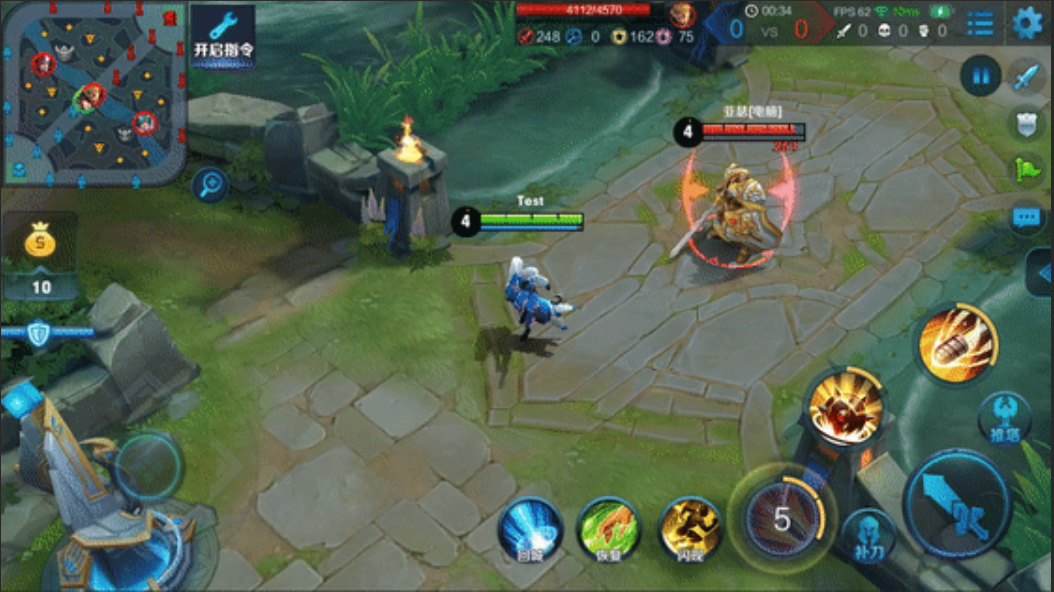
Task: Pause the match with the pause button
Action: coord(980,76)
